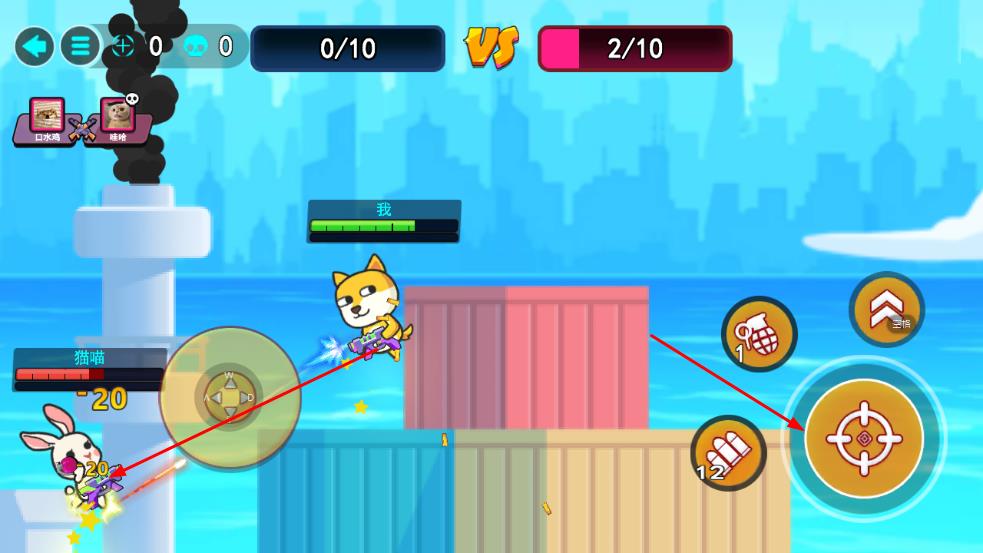Open the hamburger menu
The width and height of the screenshot is (983, 553).
point(80,46)
